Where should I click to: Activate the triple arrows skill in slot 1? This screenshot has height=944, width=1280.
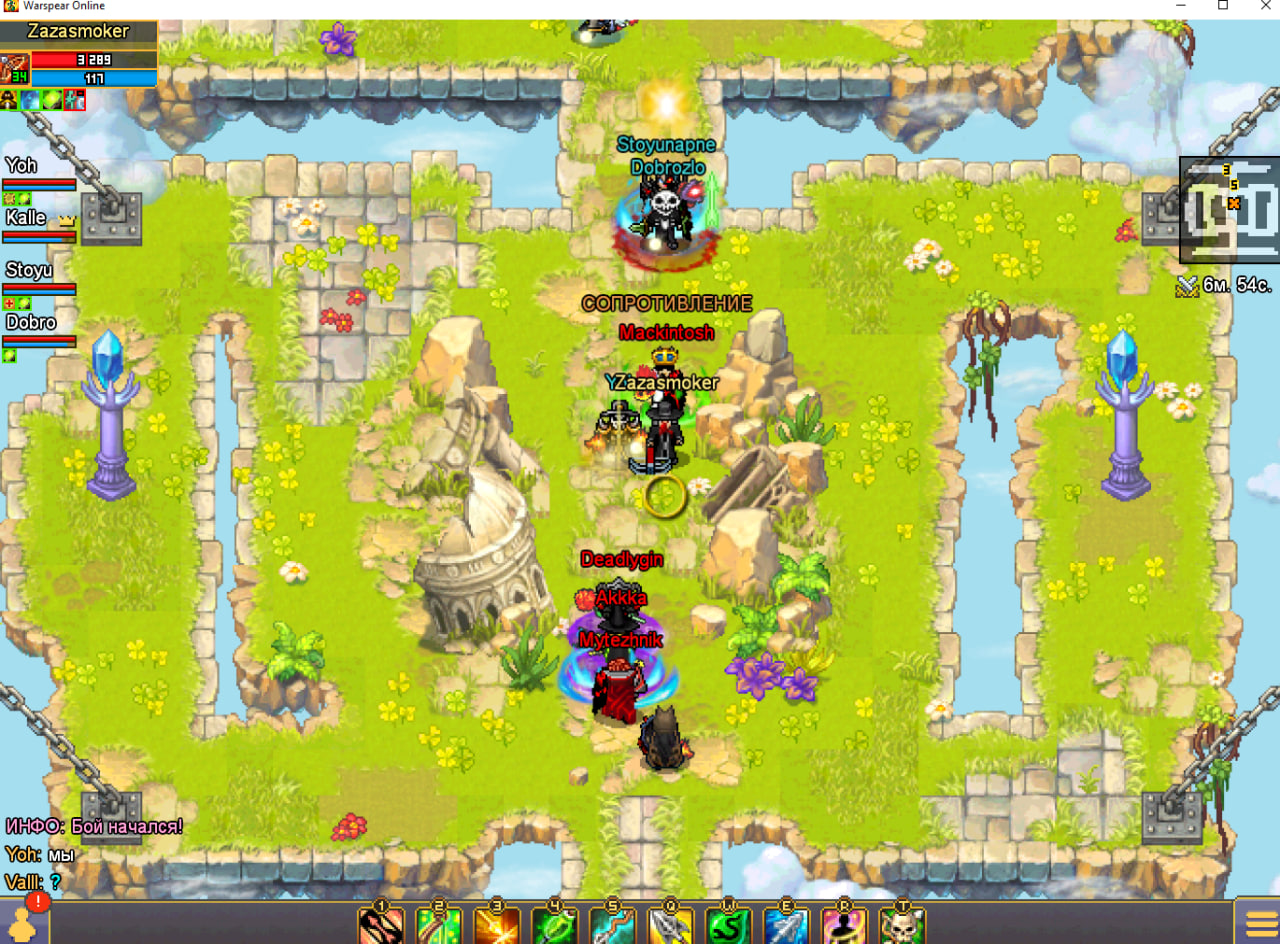(x=381, y=926)
